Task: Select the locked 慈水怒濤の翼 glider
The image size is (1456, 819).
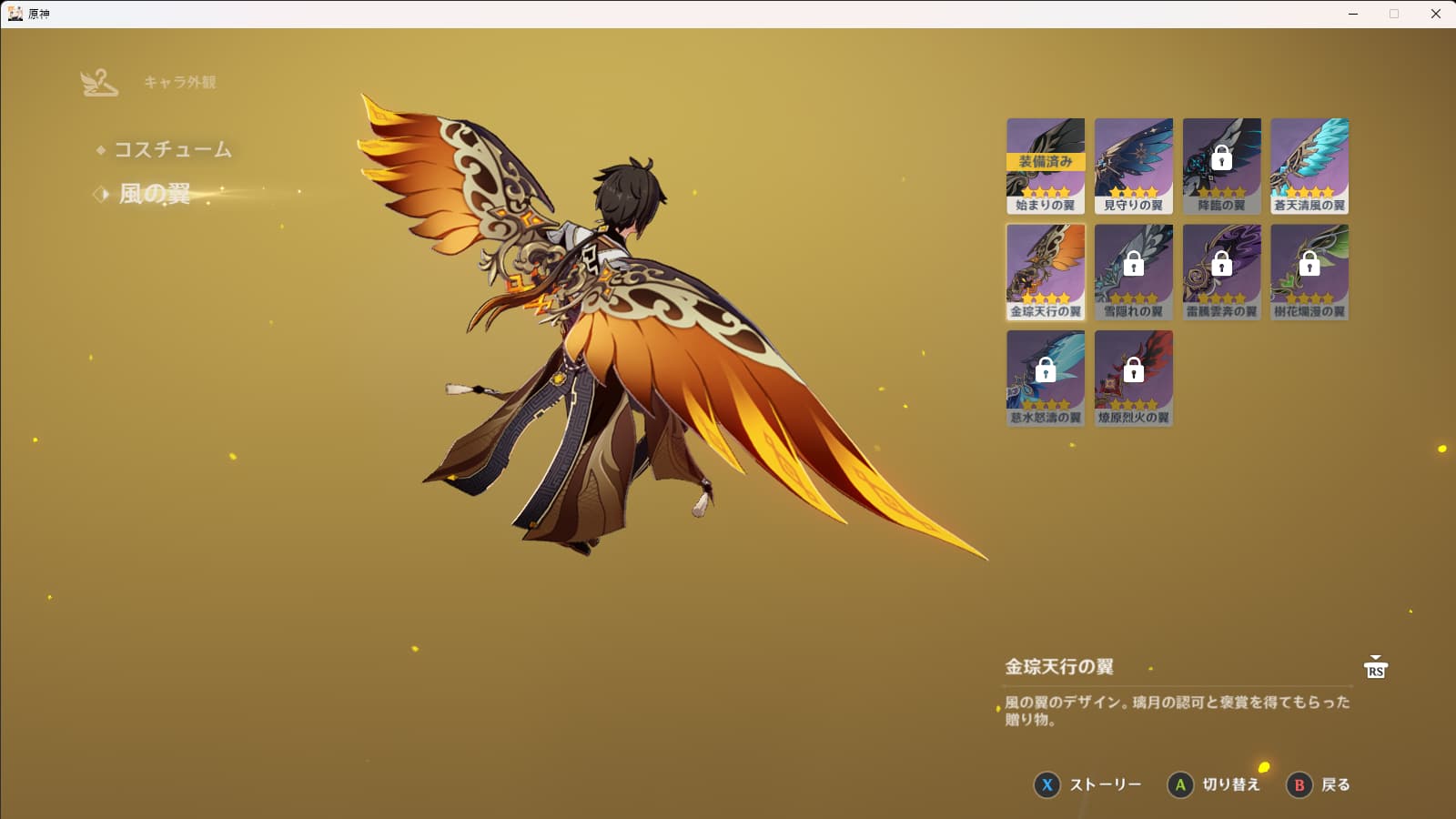Action: [1046, 378]
